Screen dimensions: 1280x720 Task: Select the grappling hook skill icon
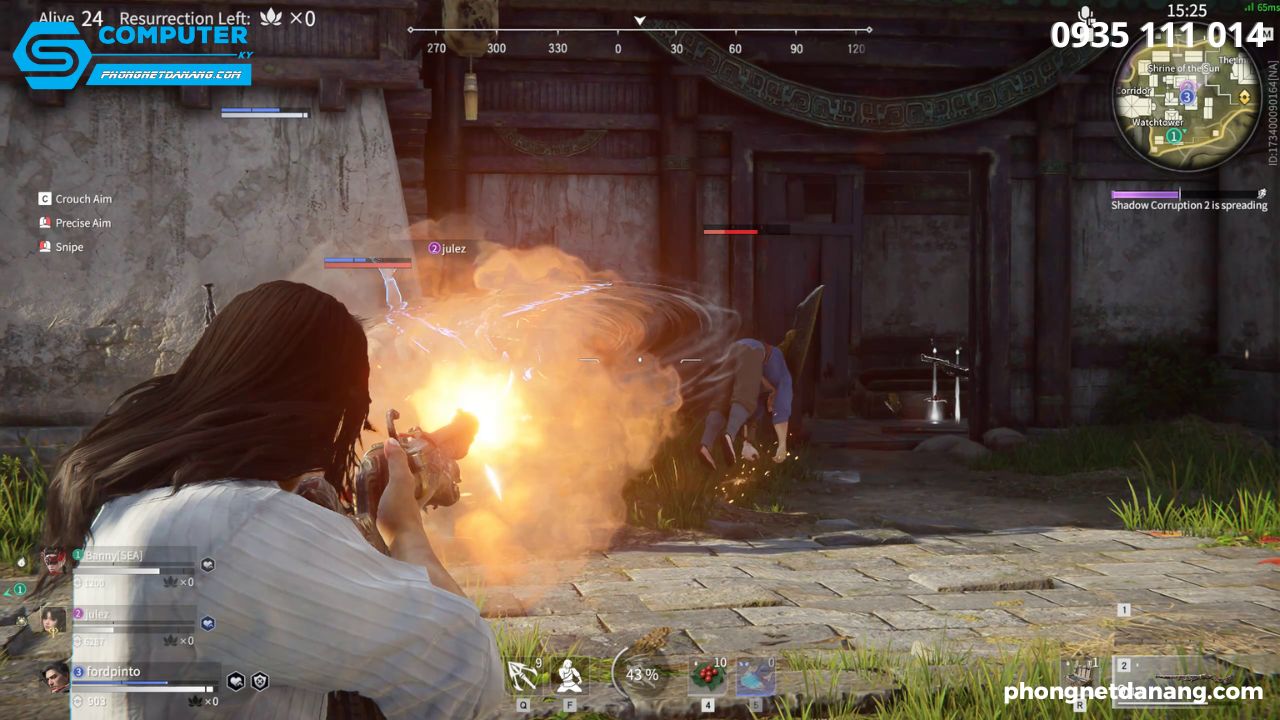tap(523, 676)
